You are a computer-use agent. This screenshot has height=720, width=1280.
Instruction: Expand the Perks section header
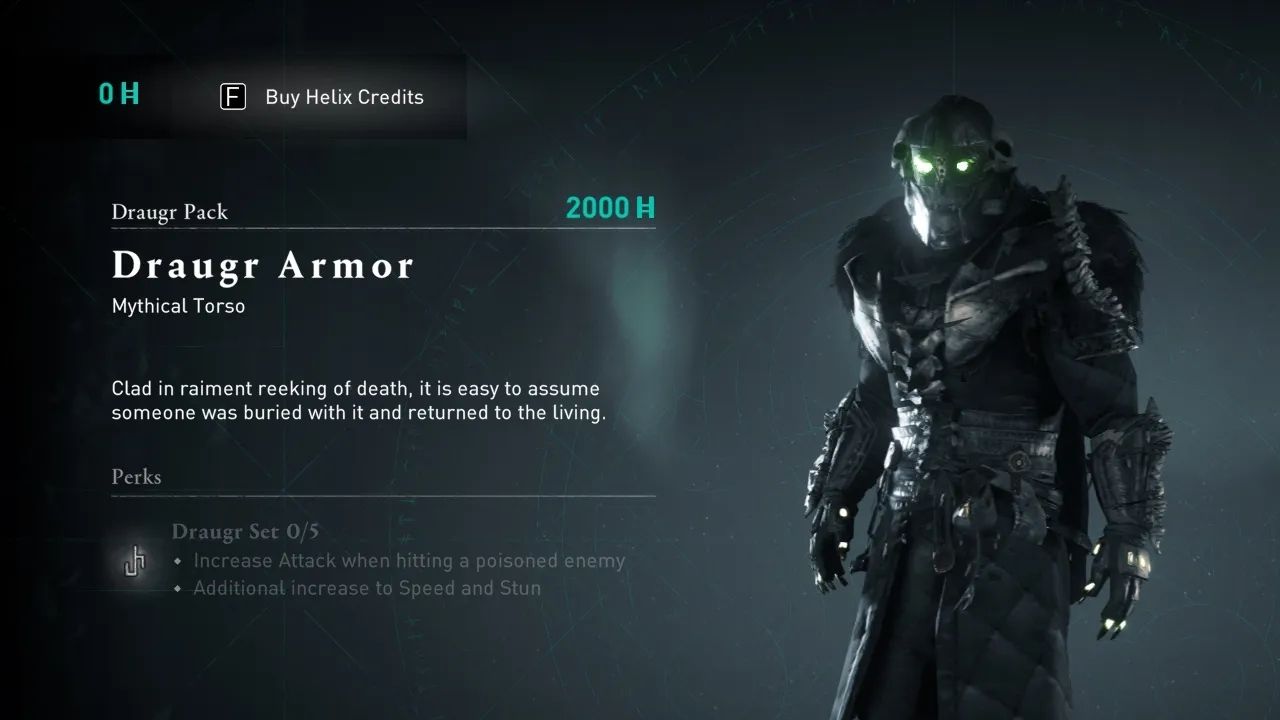[x=137, y=477]
